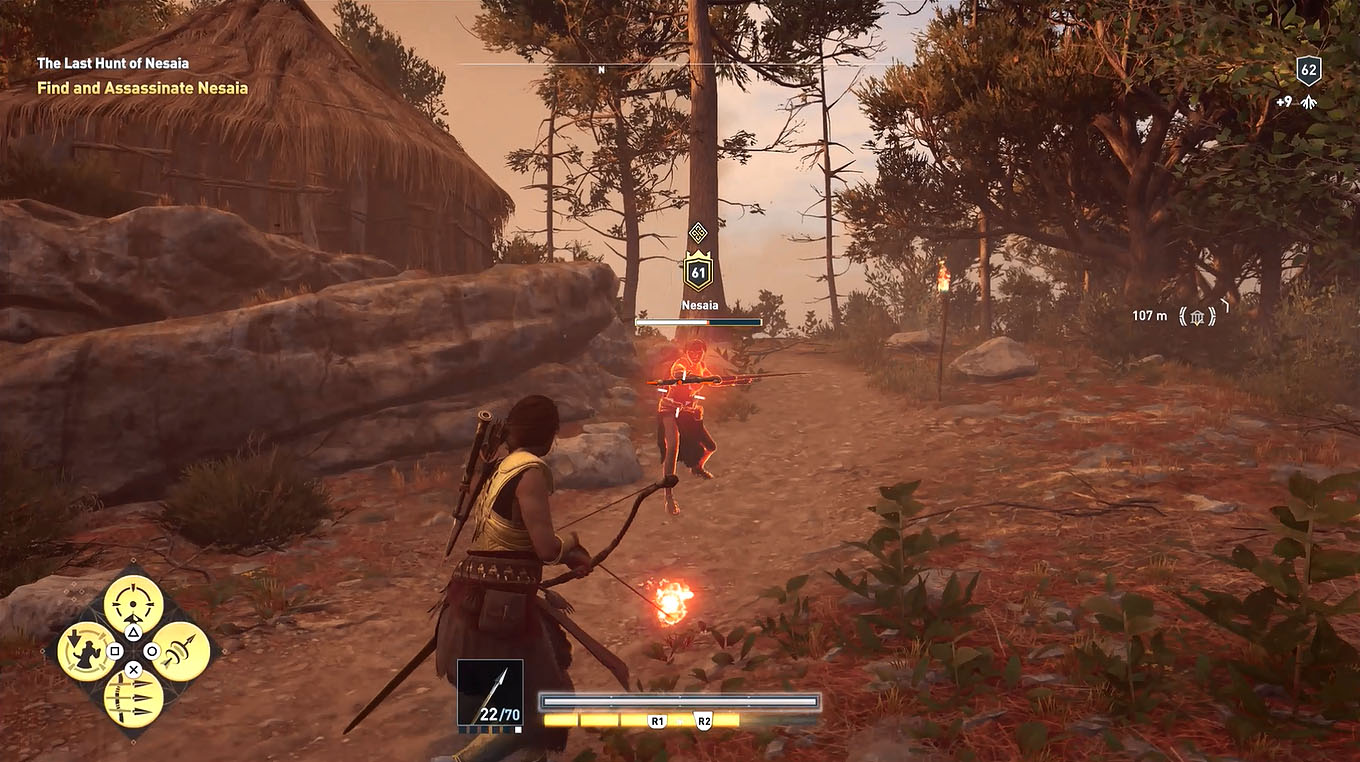Image resolution: width=1360 pixels, height=762 pixels.
Task: Click the equipped arrow icon showing 22/70 ammo
Action: click(x=490, y=690)
